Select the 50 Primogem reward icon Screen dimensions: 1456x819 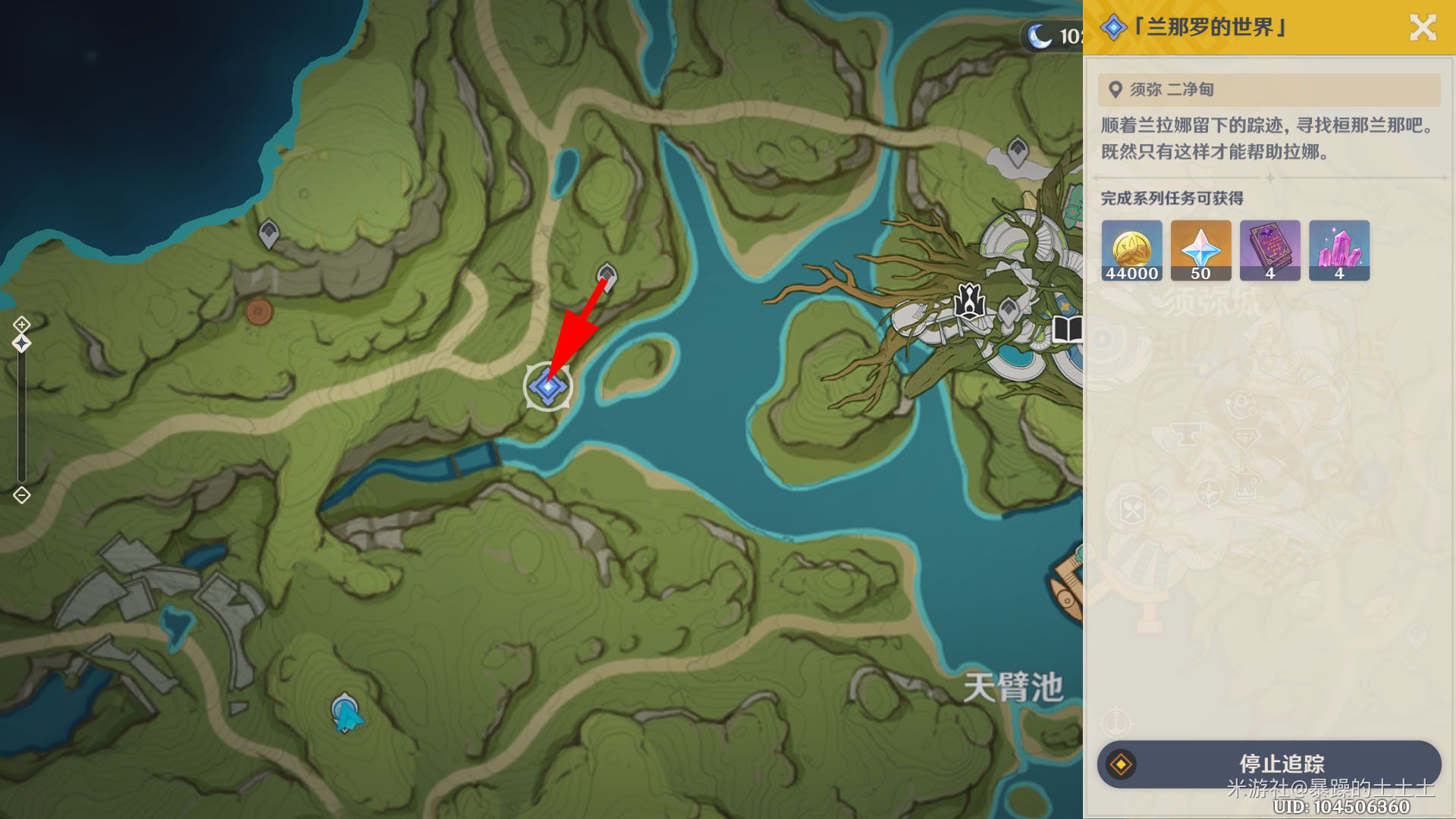(1200, 251)
